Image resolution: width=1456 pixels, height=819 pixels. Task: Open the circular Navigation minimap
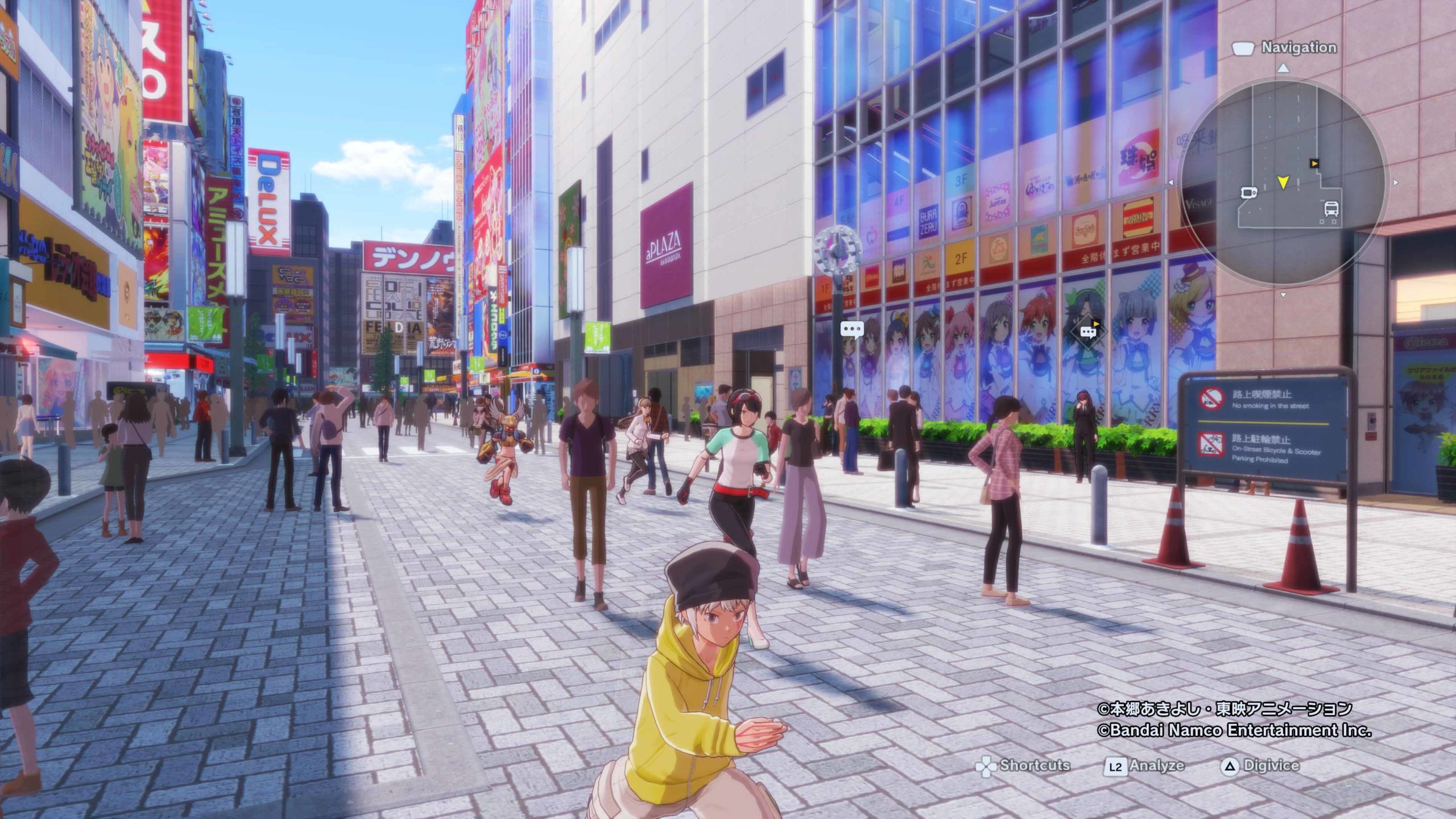(1283, 182)
